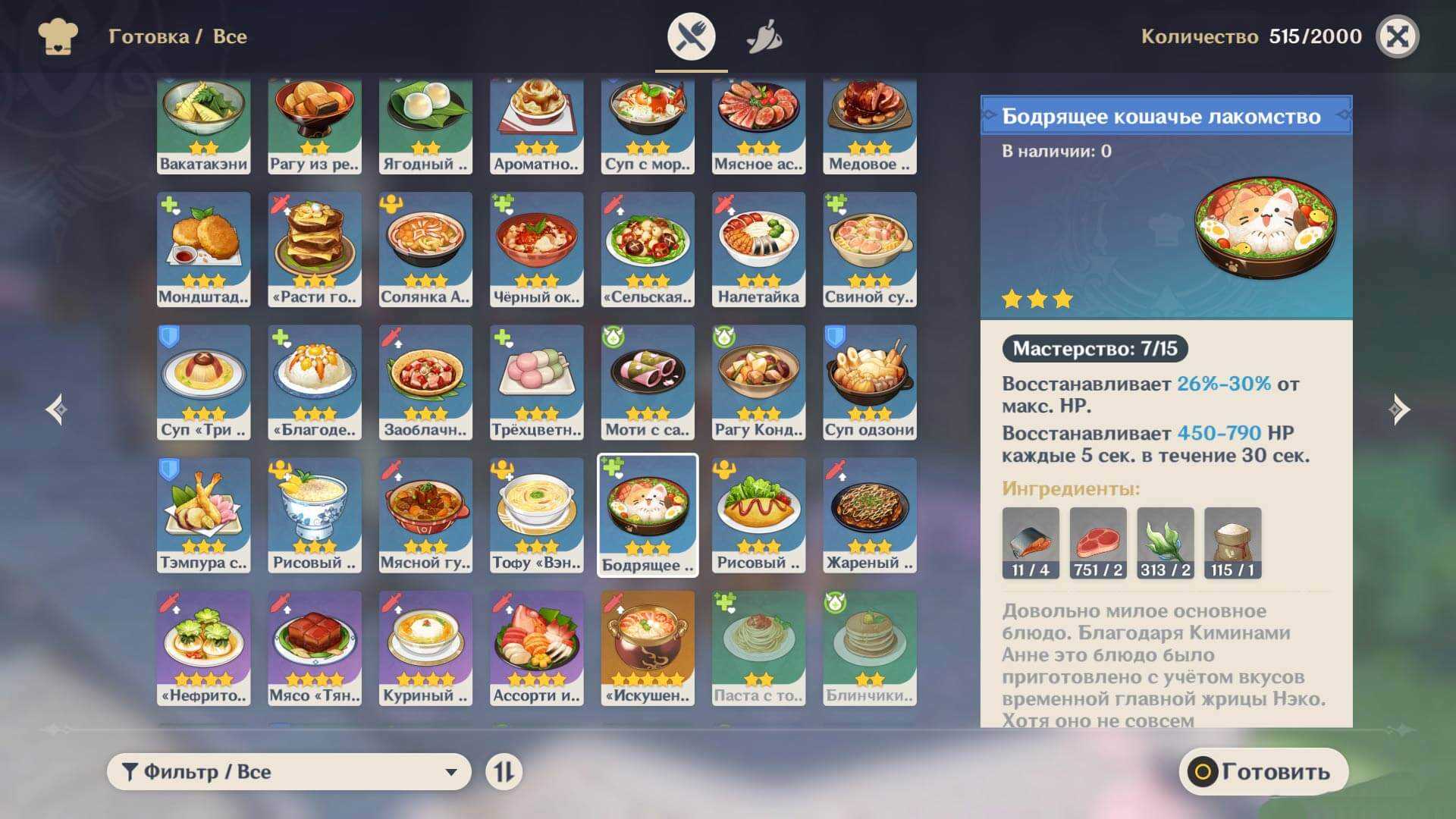The width and height of the screenshot is (1456, 819).
Task: Toggle the sort order button
Action: coord(504,772)
